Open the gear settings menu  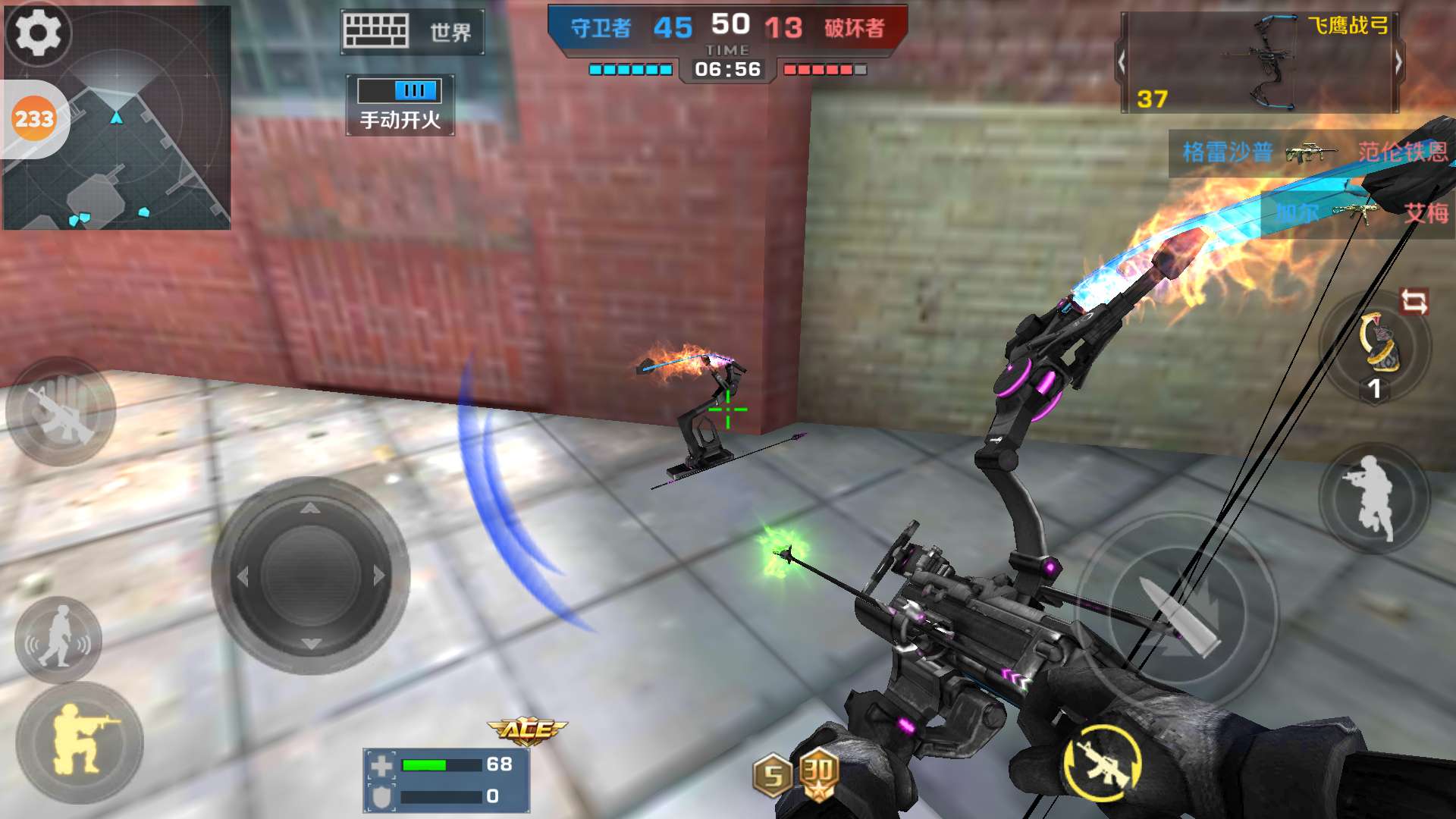38,32
